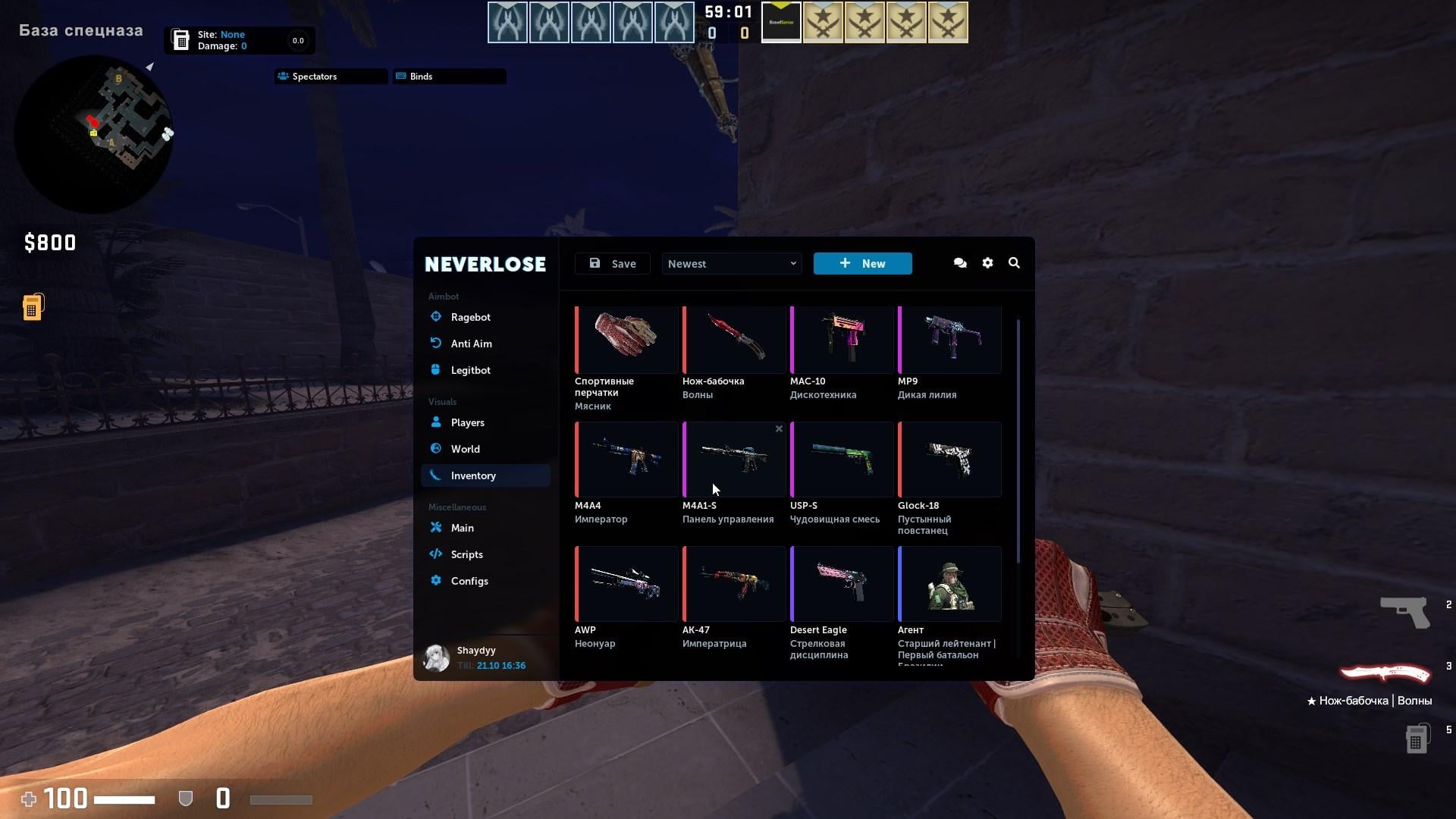Click the Save disk icon
Screen dimensions: 1456x819
click(595, 263)
